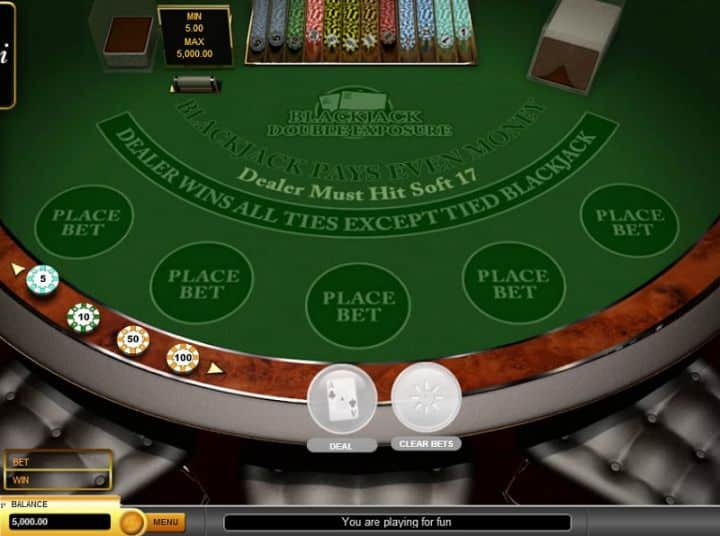720x536 pixels.
Task: Show lower chip values with the arrow before the 5 chip
Action: (17, 269)
